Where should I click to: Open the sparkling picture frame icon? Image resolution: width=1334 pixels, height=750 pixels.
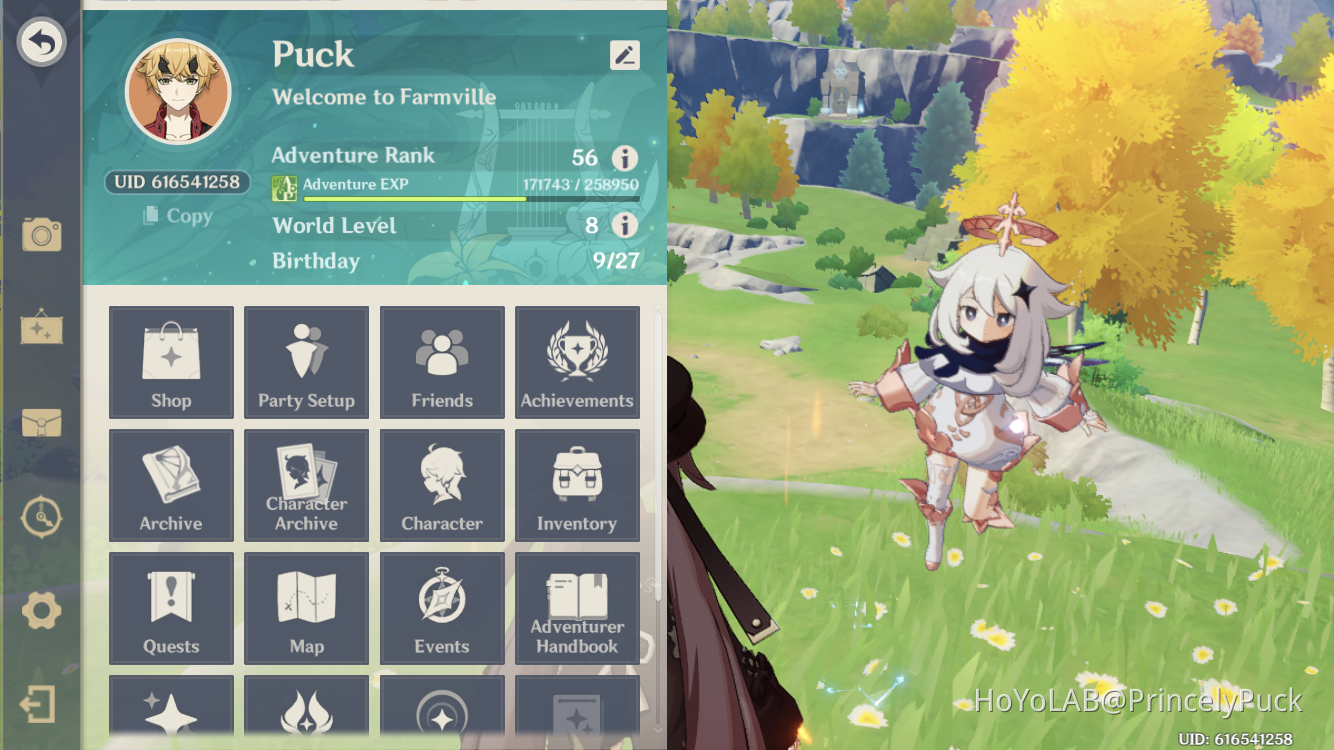click(41, 330)
